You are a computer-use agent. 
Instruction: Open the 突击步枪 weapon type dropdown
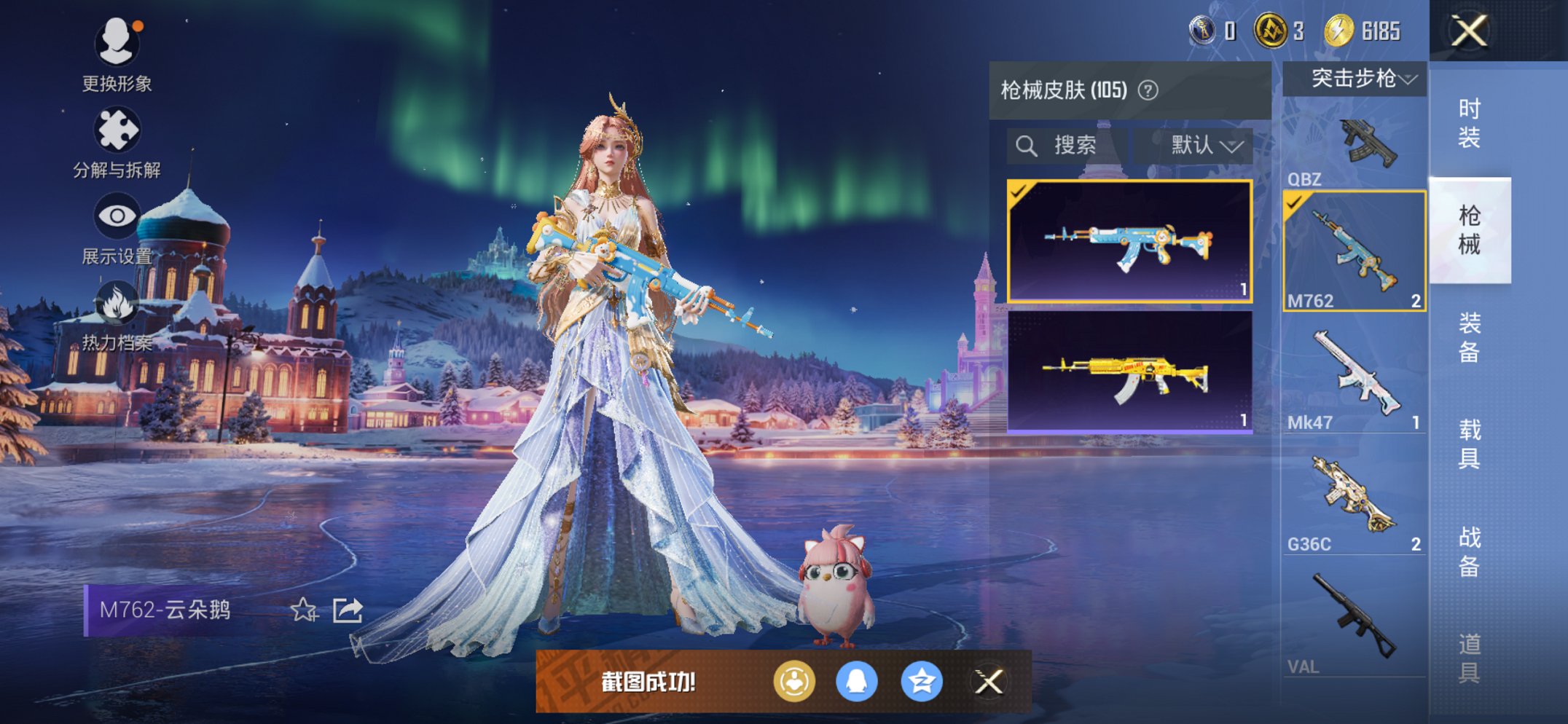[x=1355, y=79]
